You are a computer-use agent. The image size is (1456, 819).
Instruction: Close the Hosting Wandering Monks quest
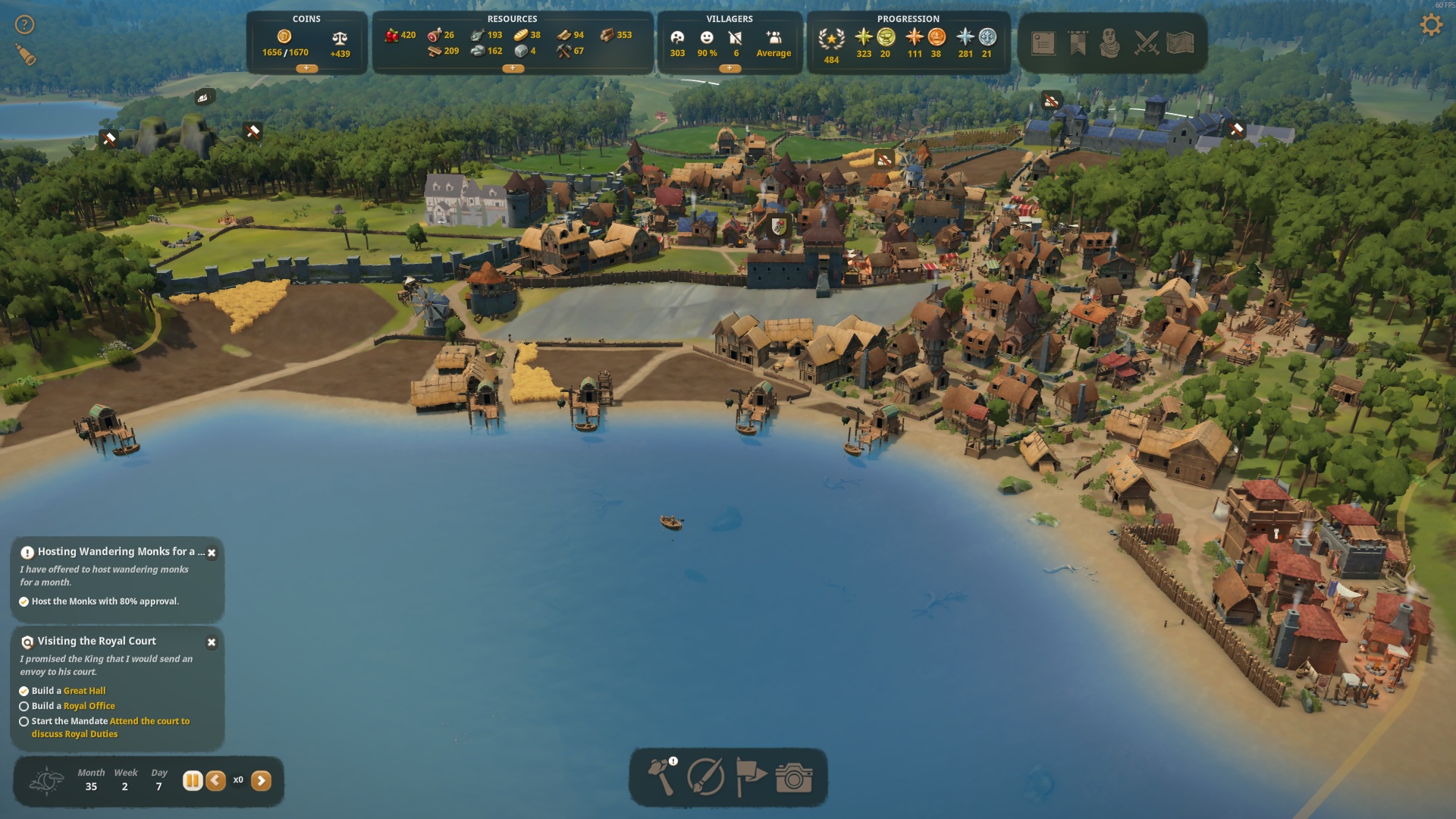212,554
